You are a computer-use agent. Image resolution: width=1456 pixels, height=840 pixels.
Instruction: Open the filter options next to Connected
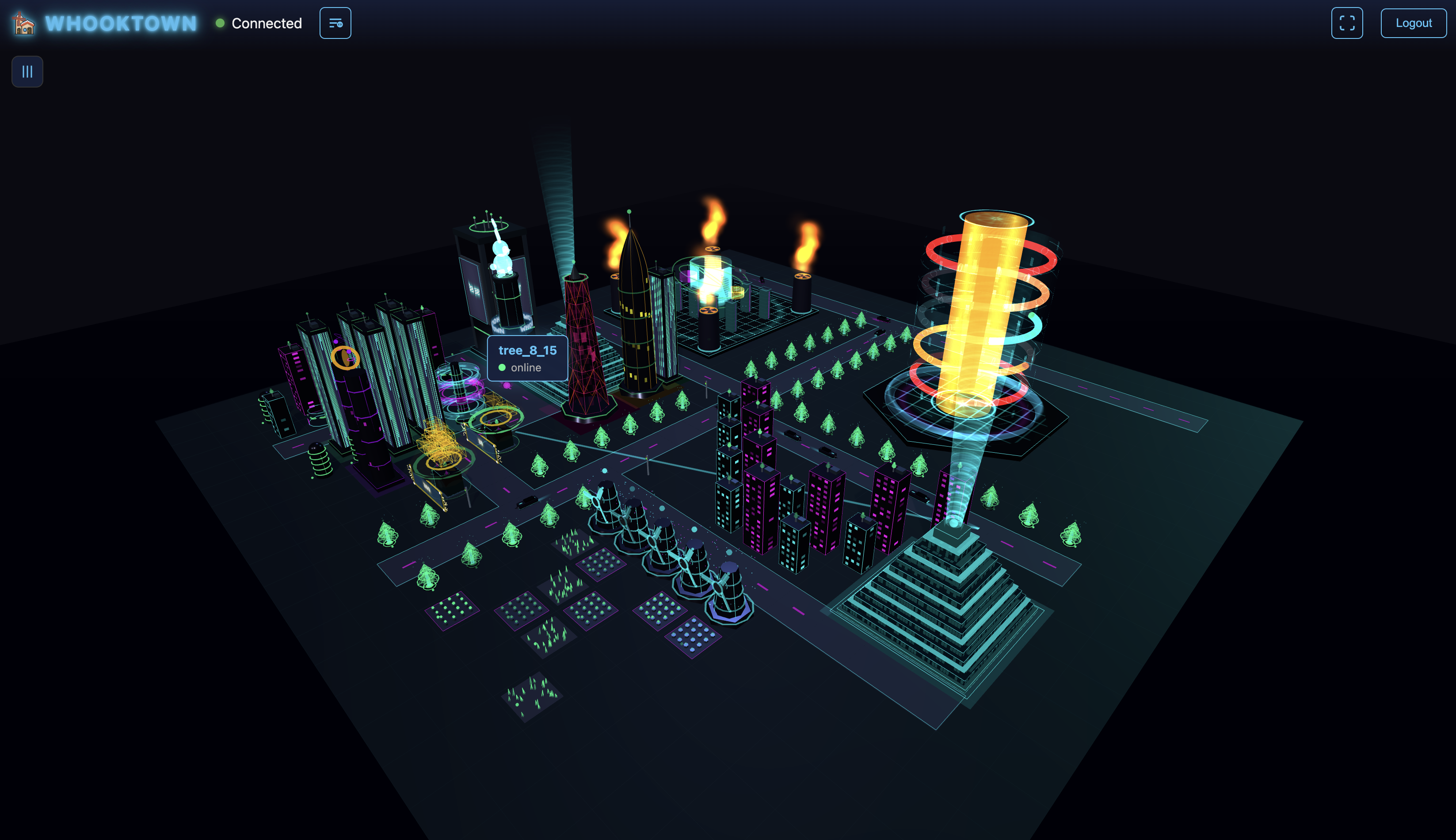[335, 23]
